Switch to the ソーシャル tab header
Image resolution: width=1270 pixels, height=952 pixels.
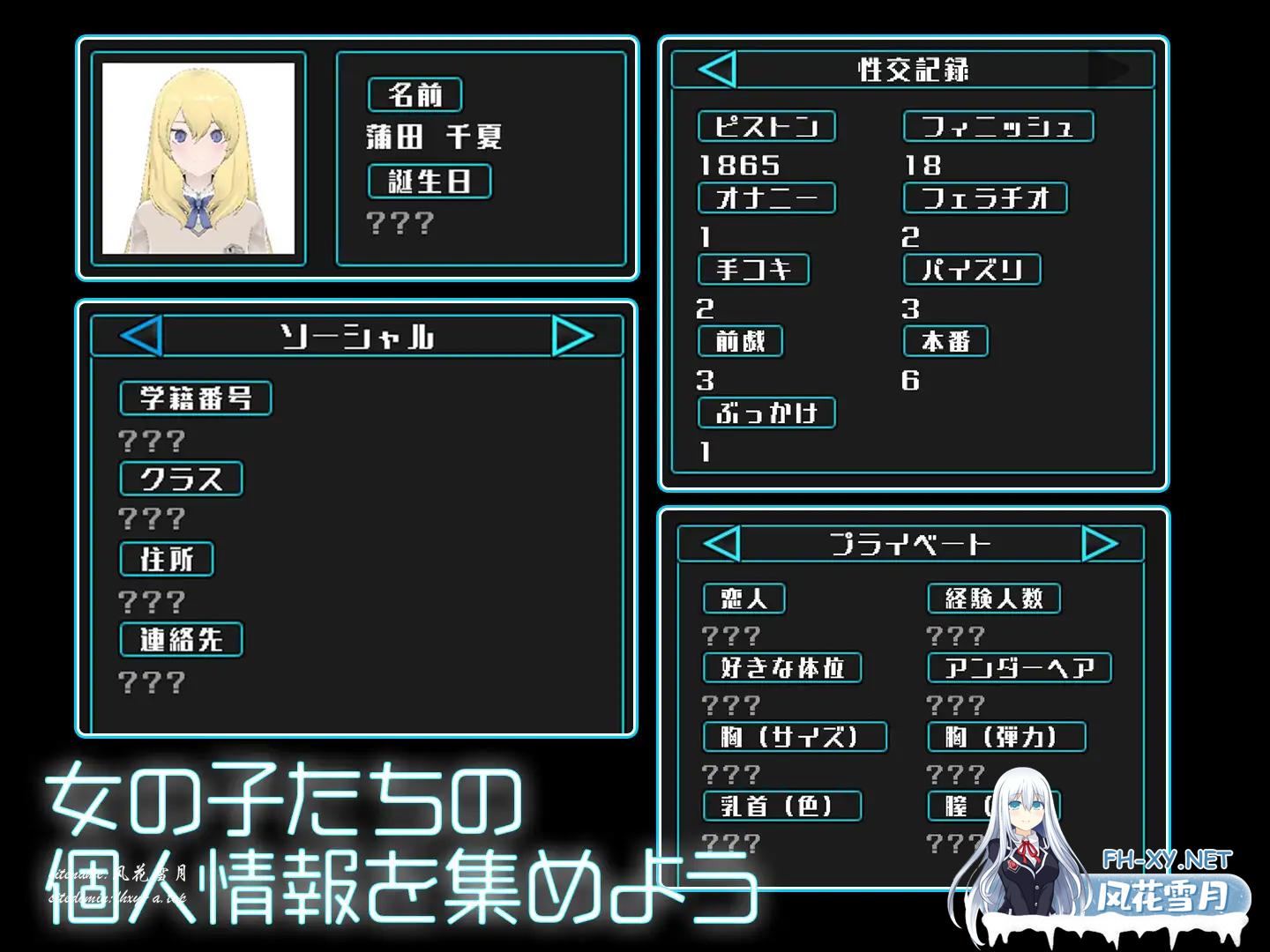(x=358, y=336)
